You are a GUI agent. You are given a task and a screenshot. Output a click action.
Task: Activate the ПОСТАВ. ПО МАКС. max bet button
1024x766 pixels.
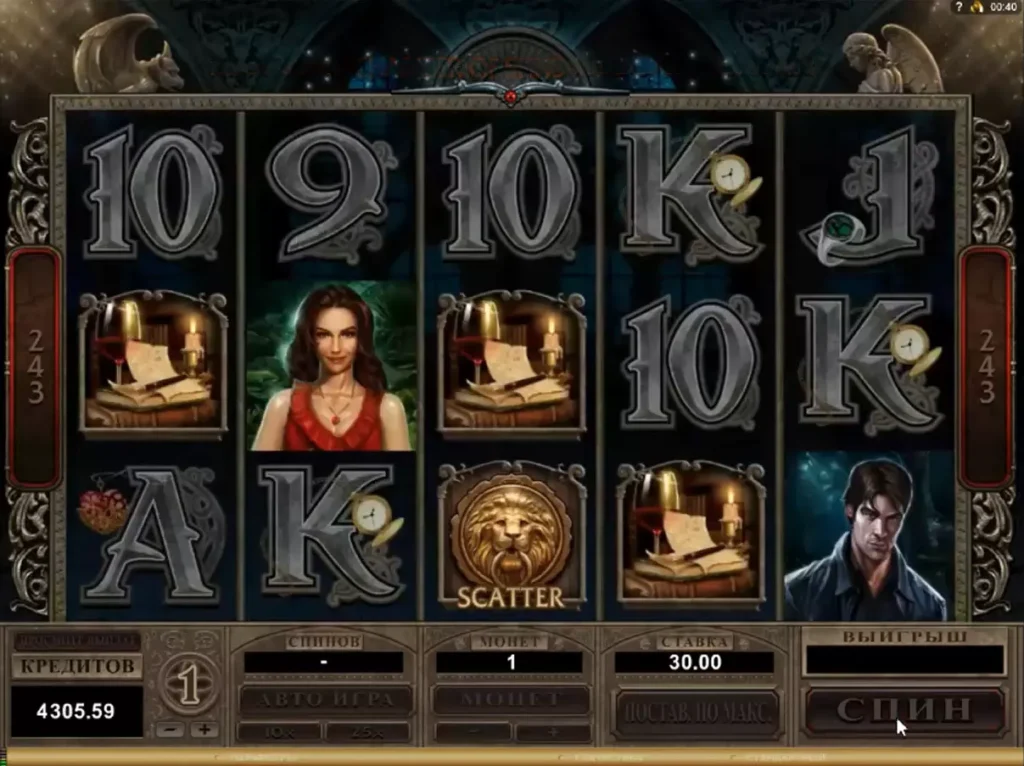697,710
